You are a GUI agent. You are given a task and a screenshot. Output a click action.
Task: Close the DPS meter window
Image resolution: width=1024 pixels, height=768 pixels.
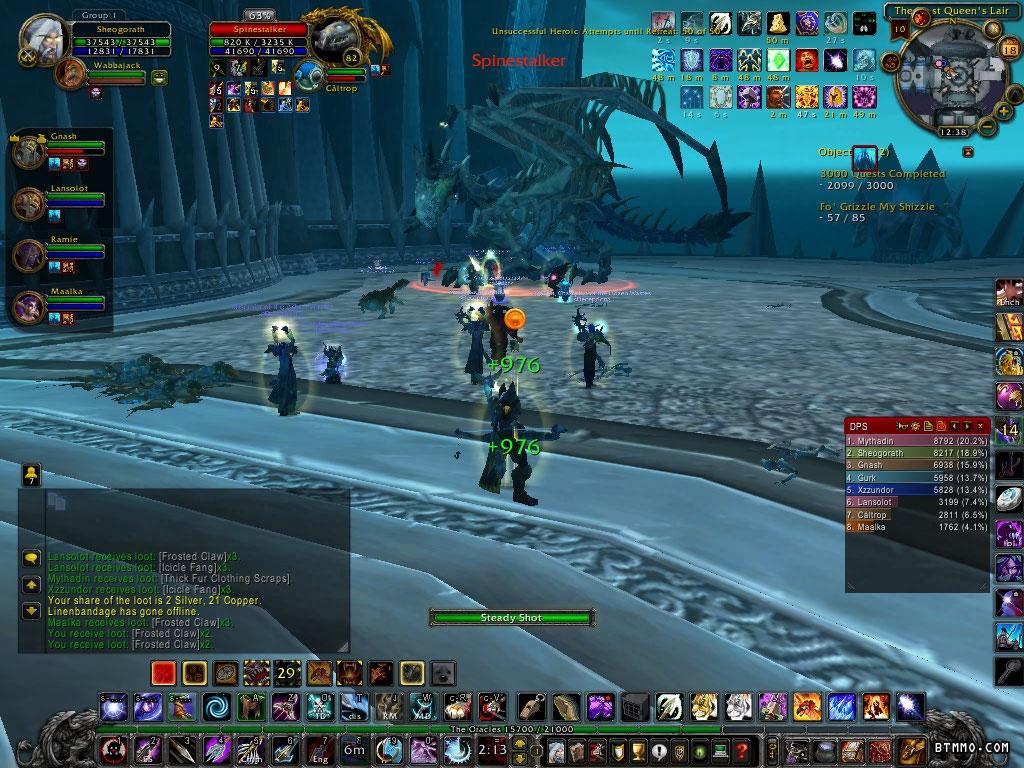click(981, 427)
